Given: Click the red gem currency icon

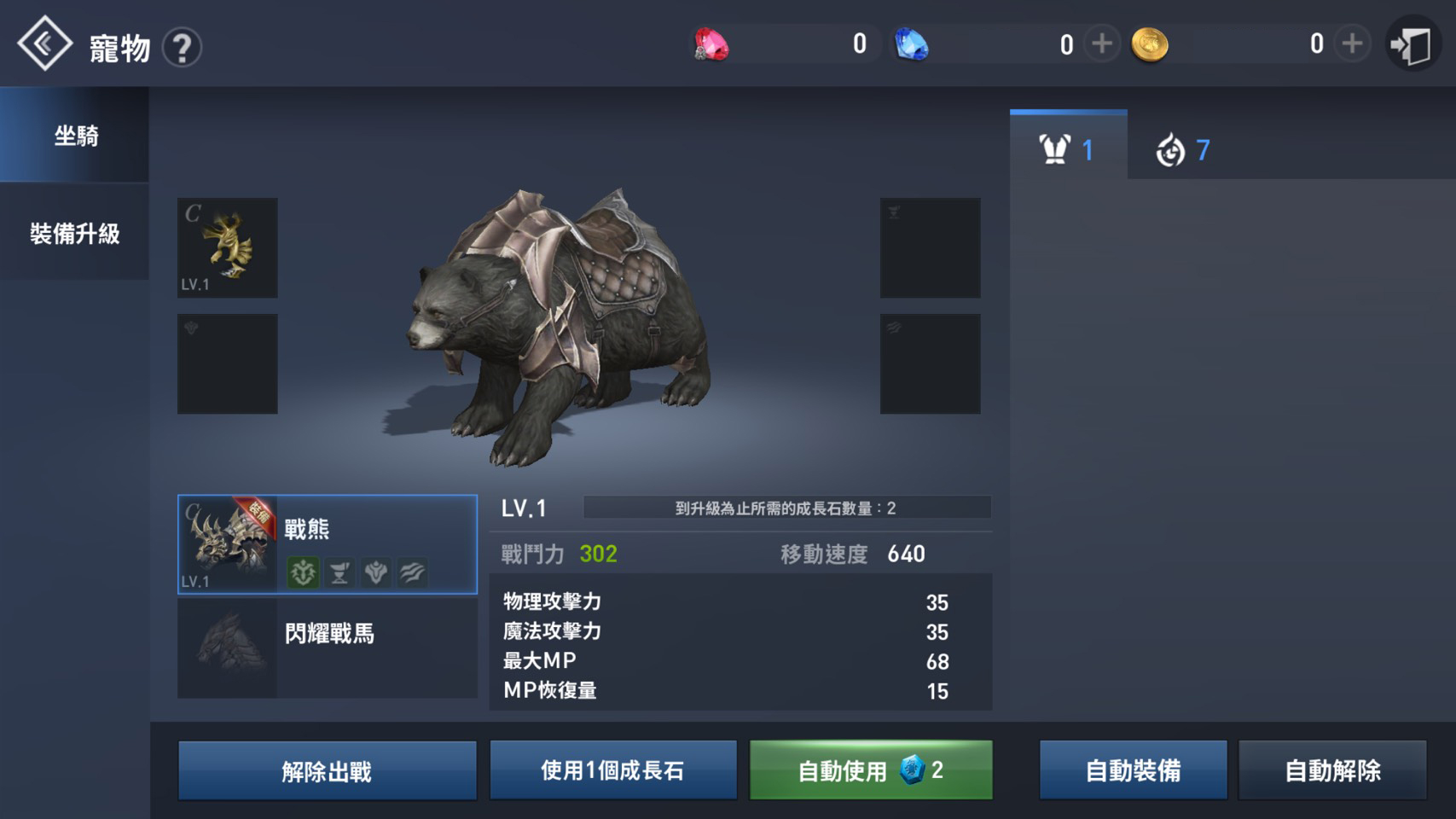Looking at the screenshot, I should click(x=713, y=44).
